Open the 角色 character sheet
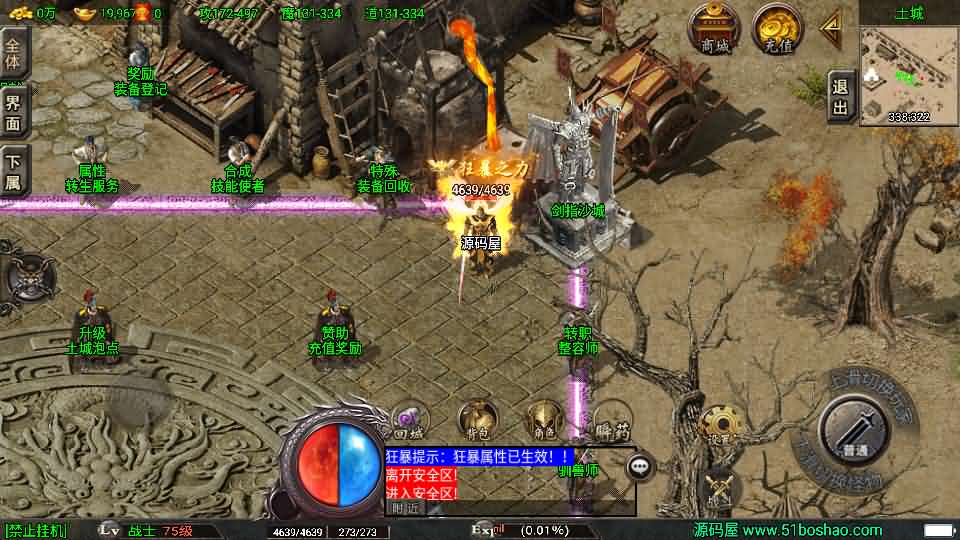960x540 pixels. coord(544,420)
